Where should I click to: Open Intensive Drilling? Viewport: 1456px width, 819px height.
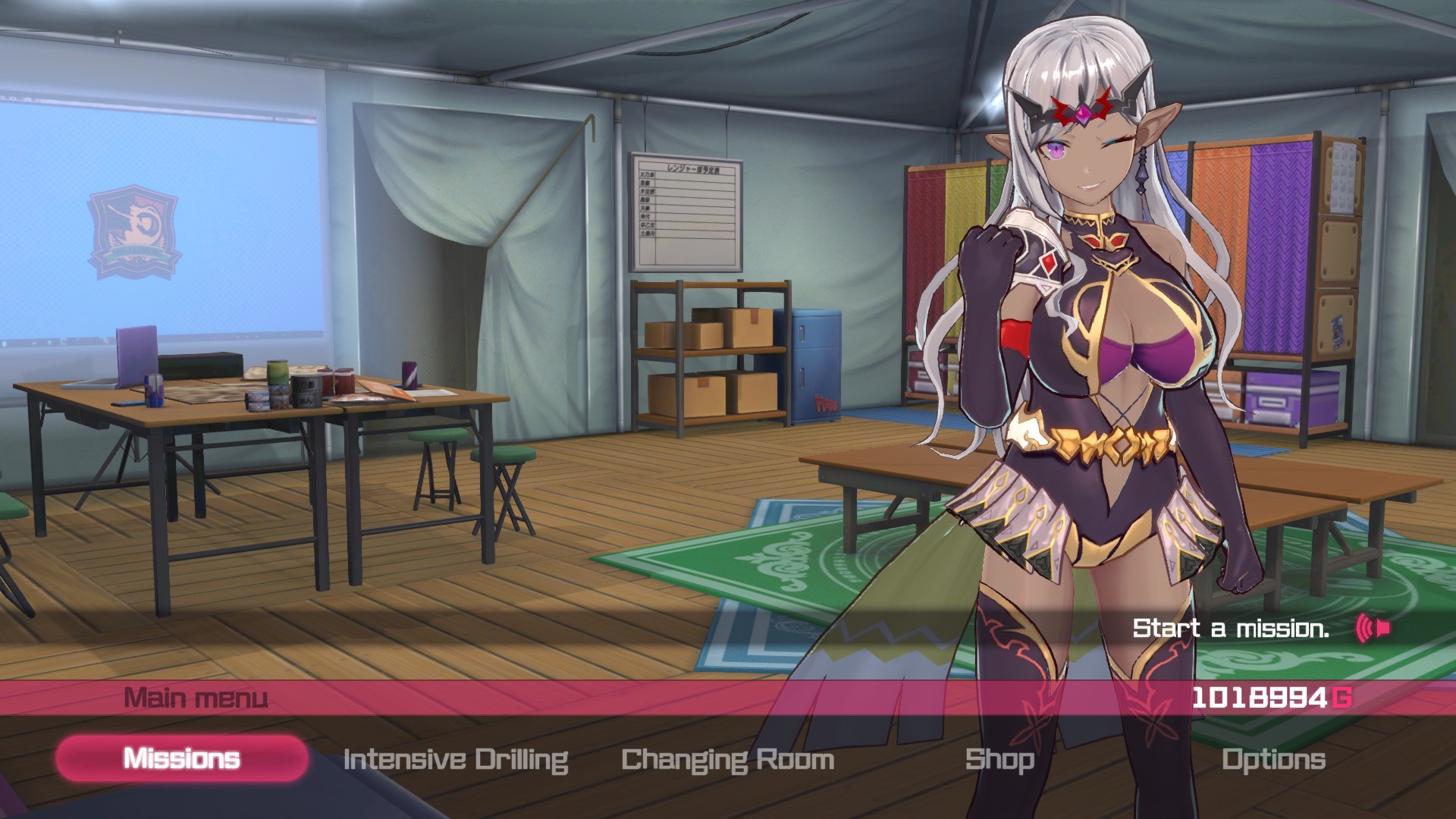tap(456, 758)
